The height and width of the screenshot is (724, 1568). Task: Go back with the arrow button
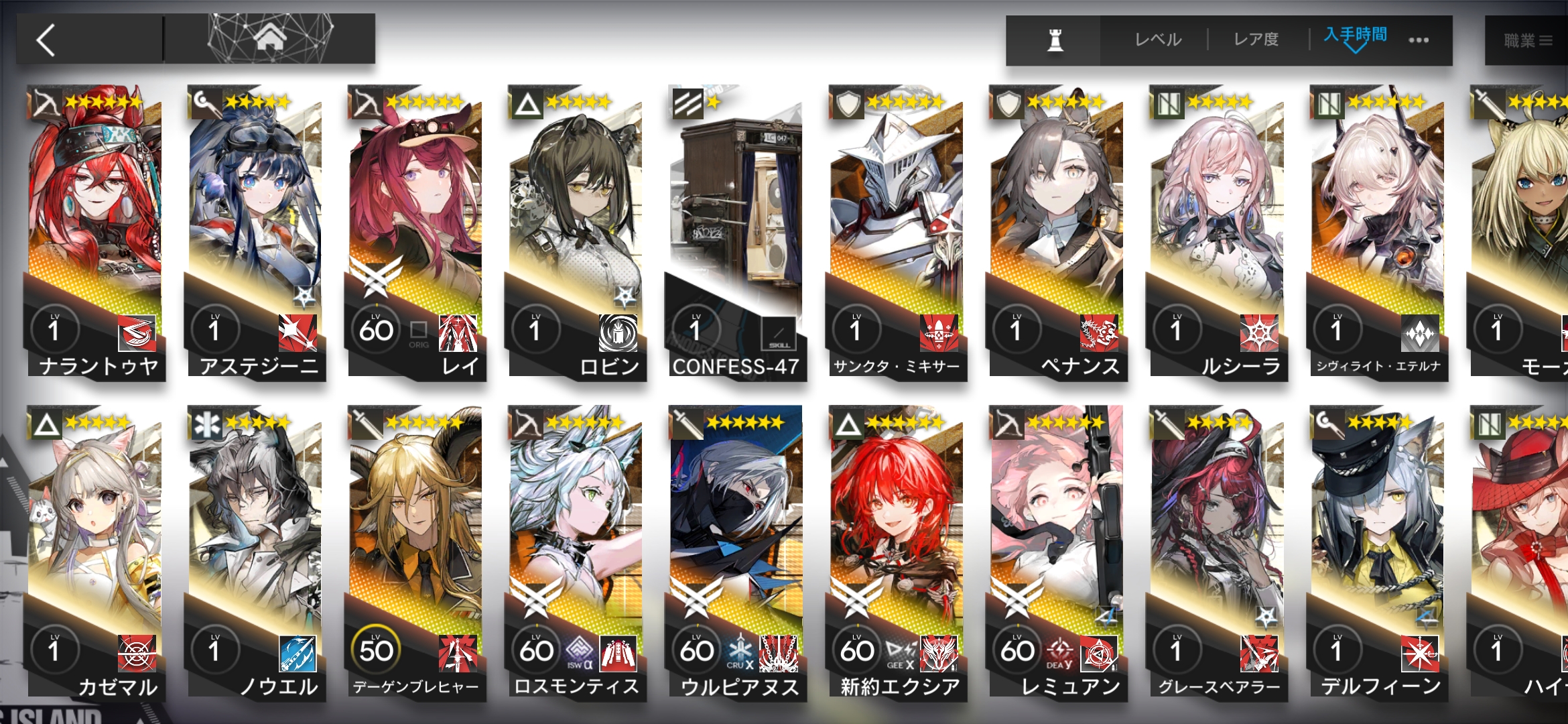click(x=47, y=40)
